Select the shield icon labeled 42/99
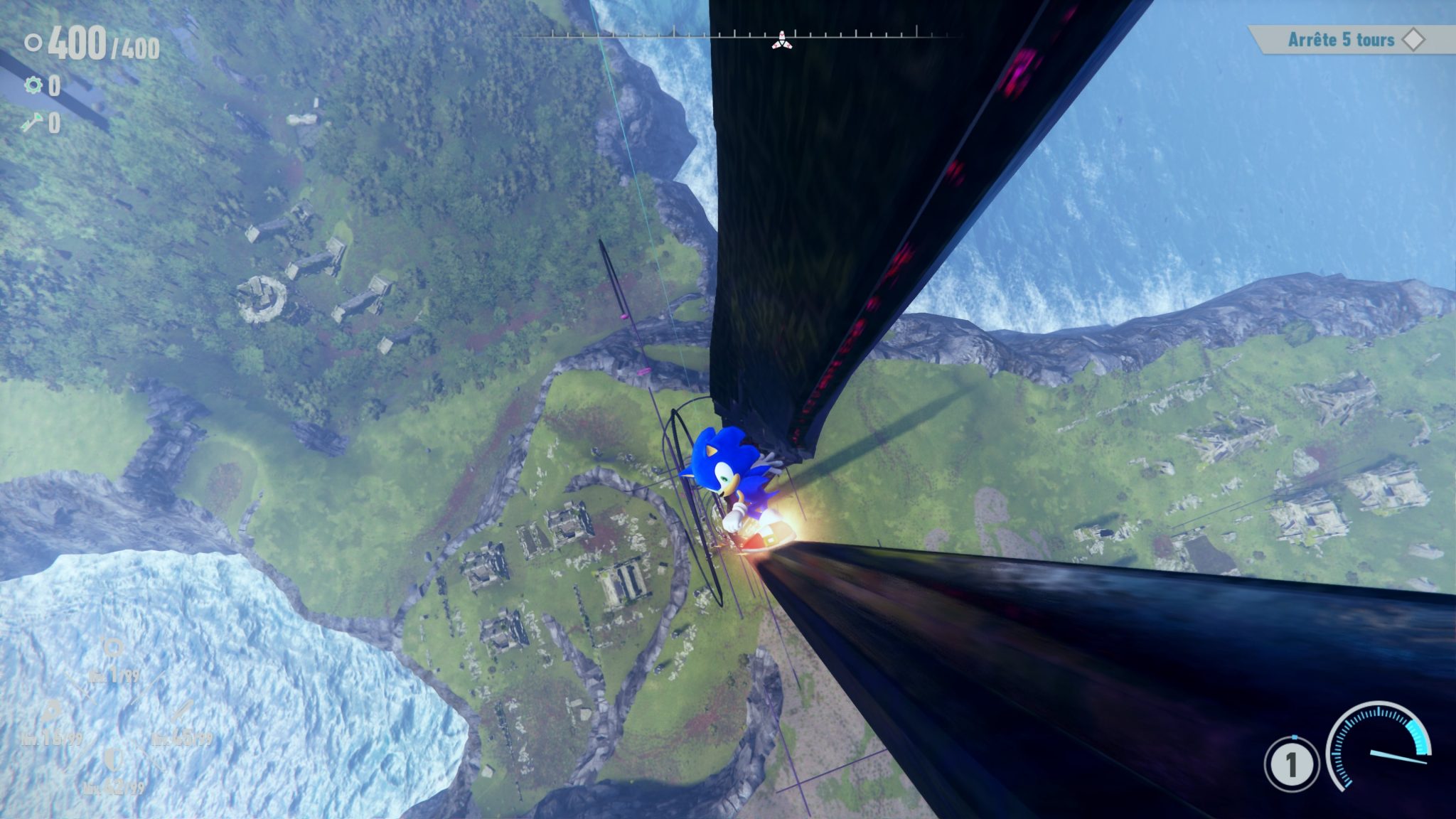Viewport: 1456px width, 819px height. 112,760
